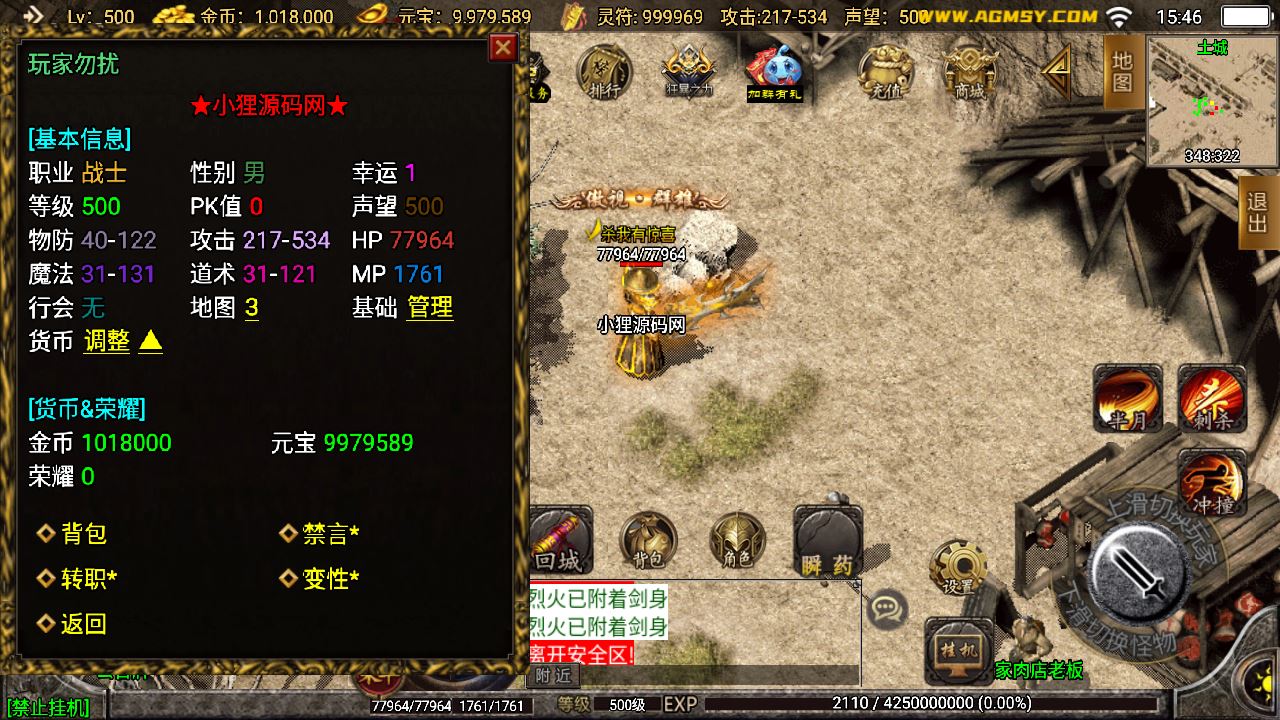This screenshot has width=1280, height=720.
Task: Open the 背包 option in the panel
Action: click(x=83, y=534)
